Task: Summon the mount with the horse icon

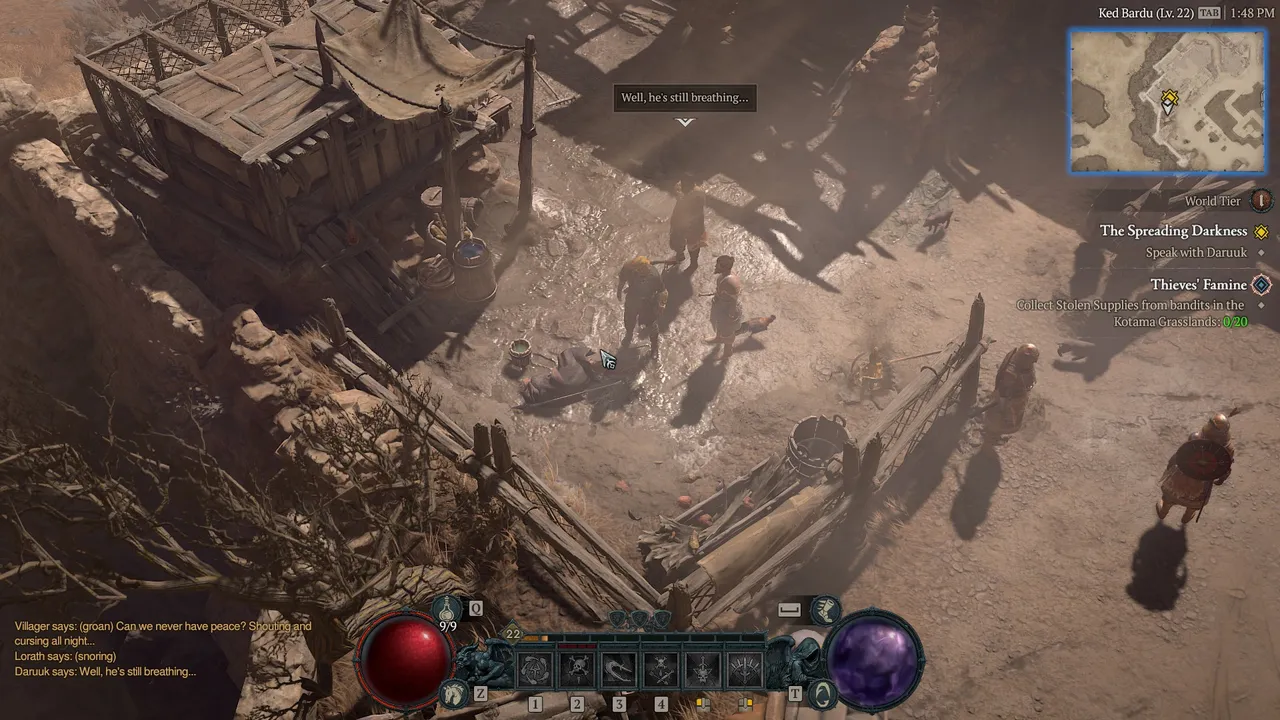Action: (x=455, y=691)
